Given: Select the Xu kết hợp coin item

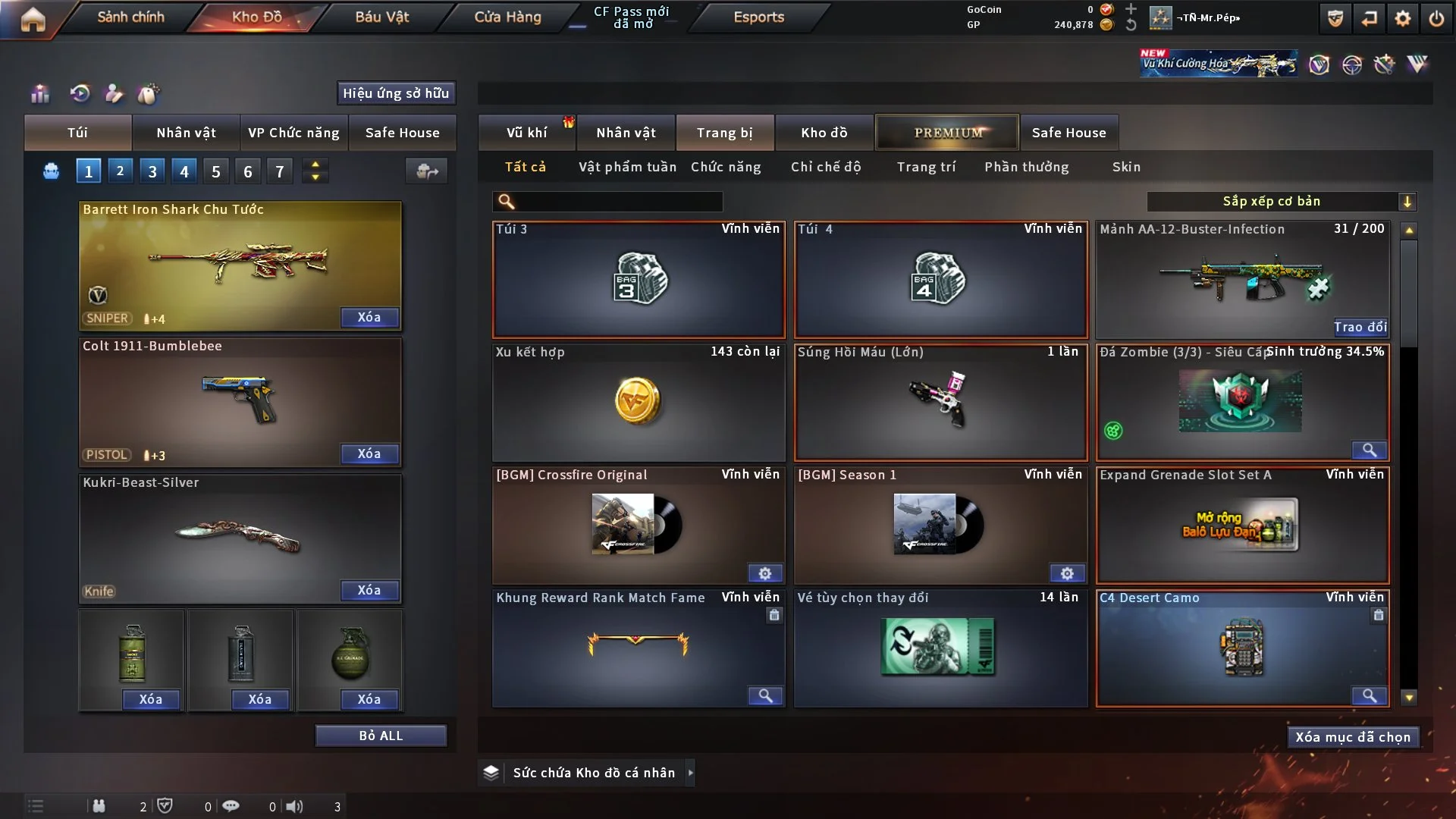Looking at the screenshot, I should (x=638, y=402).
